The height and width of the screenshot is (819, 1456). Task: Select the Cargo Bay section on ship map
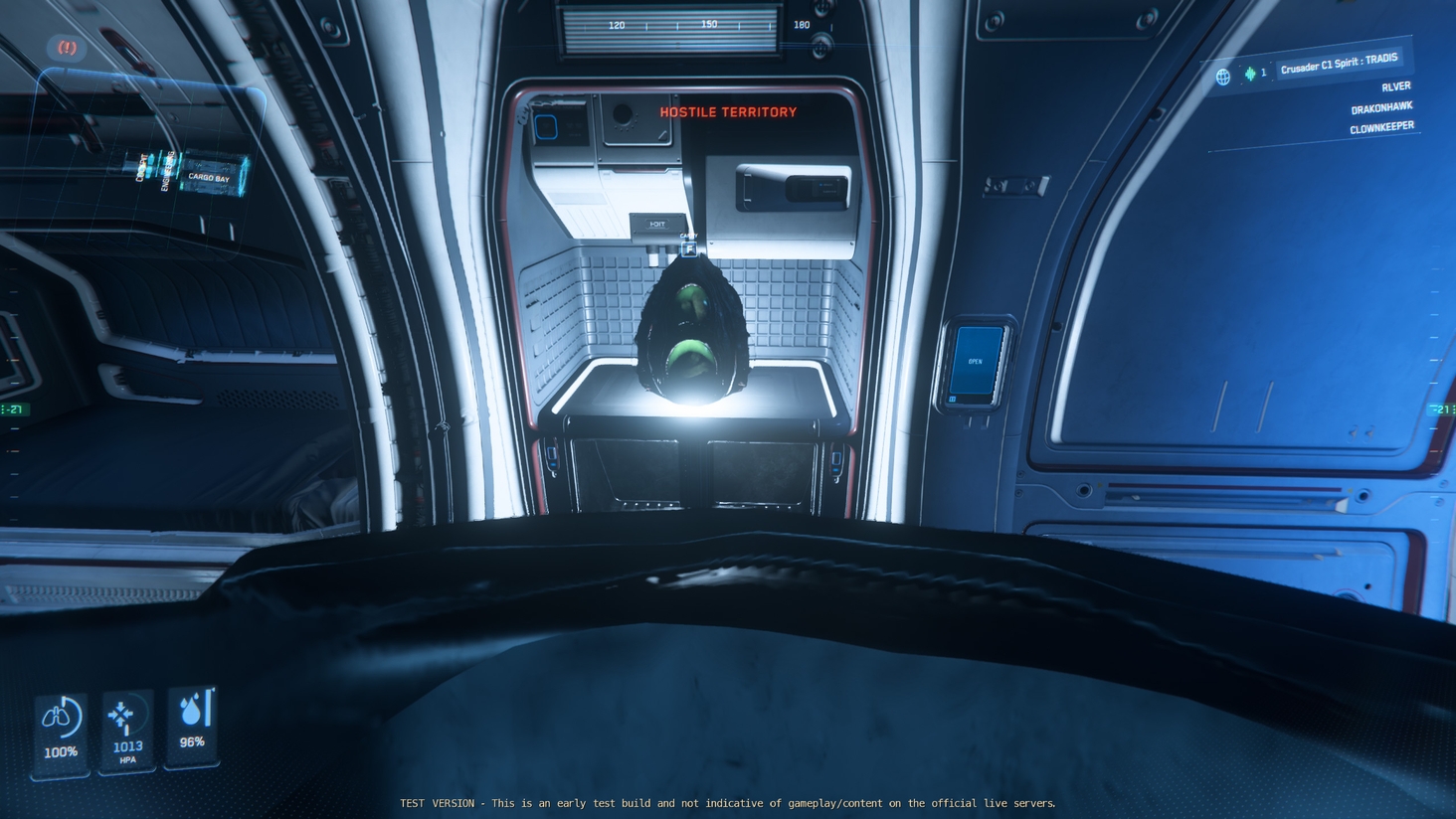click(x=209, y=177)
